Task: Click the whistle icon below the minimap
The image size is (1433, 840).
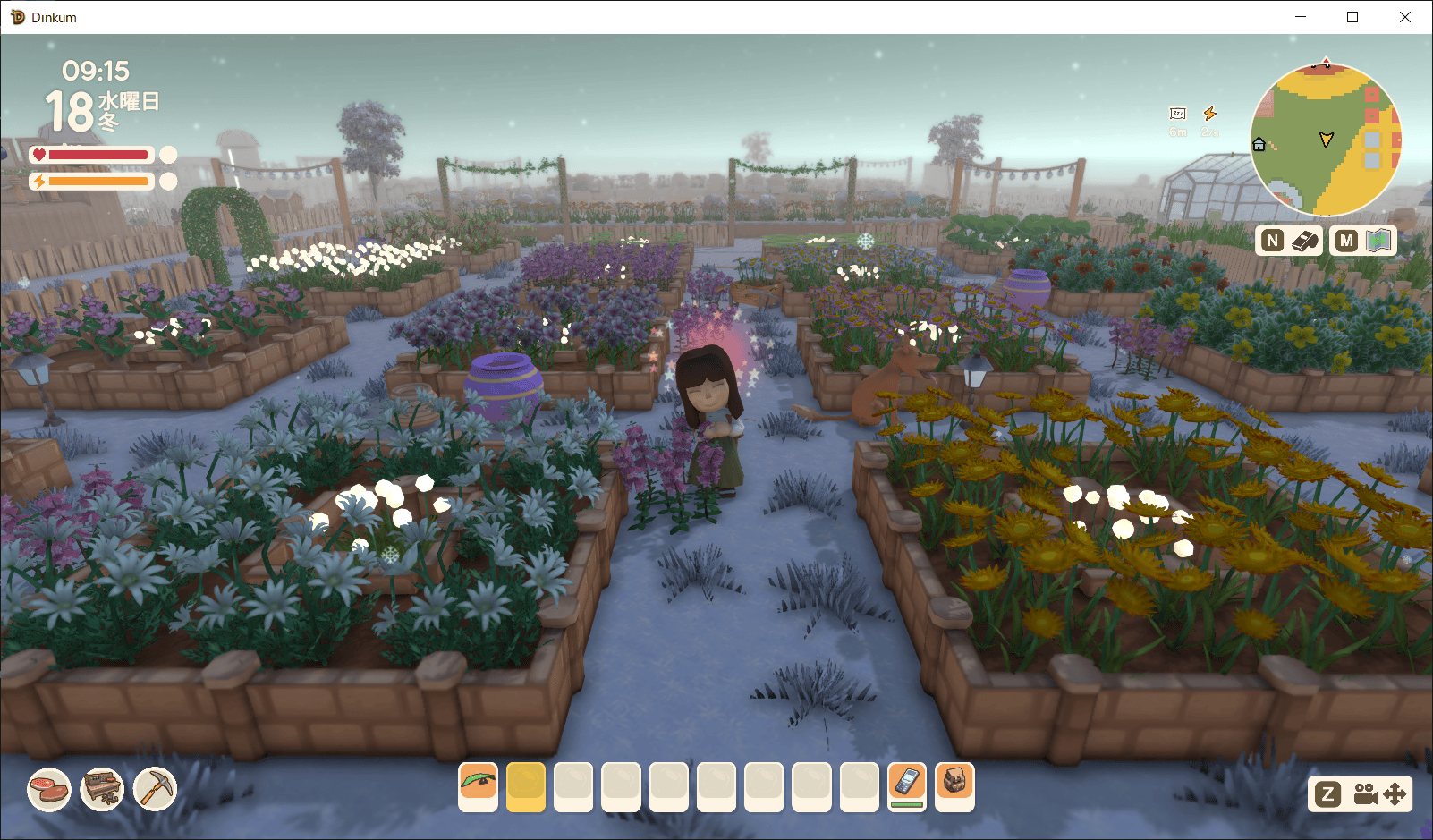Action: (x=1306, y=241)
